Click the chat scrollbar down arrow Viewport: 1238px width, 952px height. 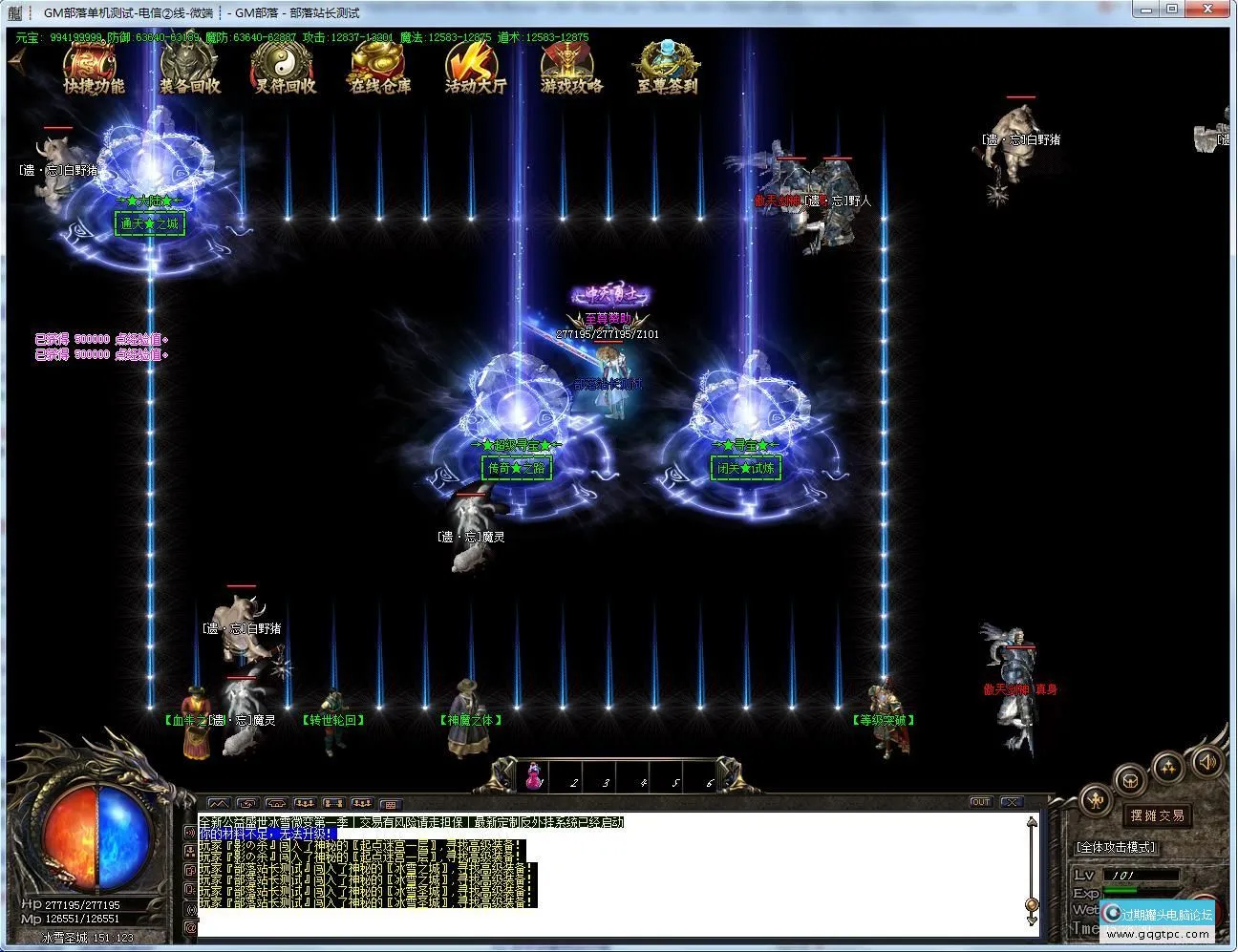1032,920
